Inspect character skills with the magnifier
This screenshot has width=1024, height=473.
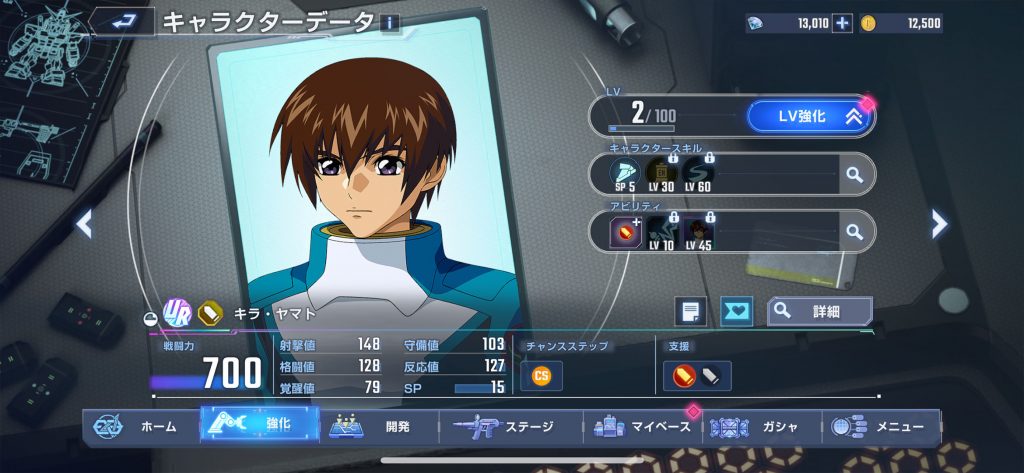point(853,174)
